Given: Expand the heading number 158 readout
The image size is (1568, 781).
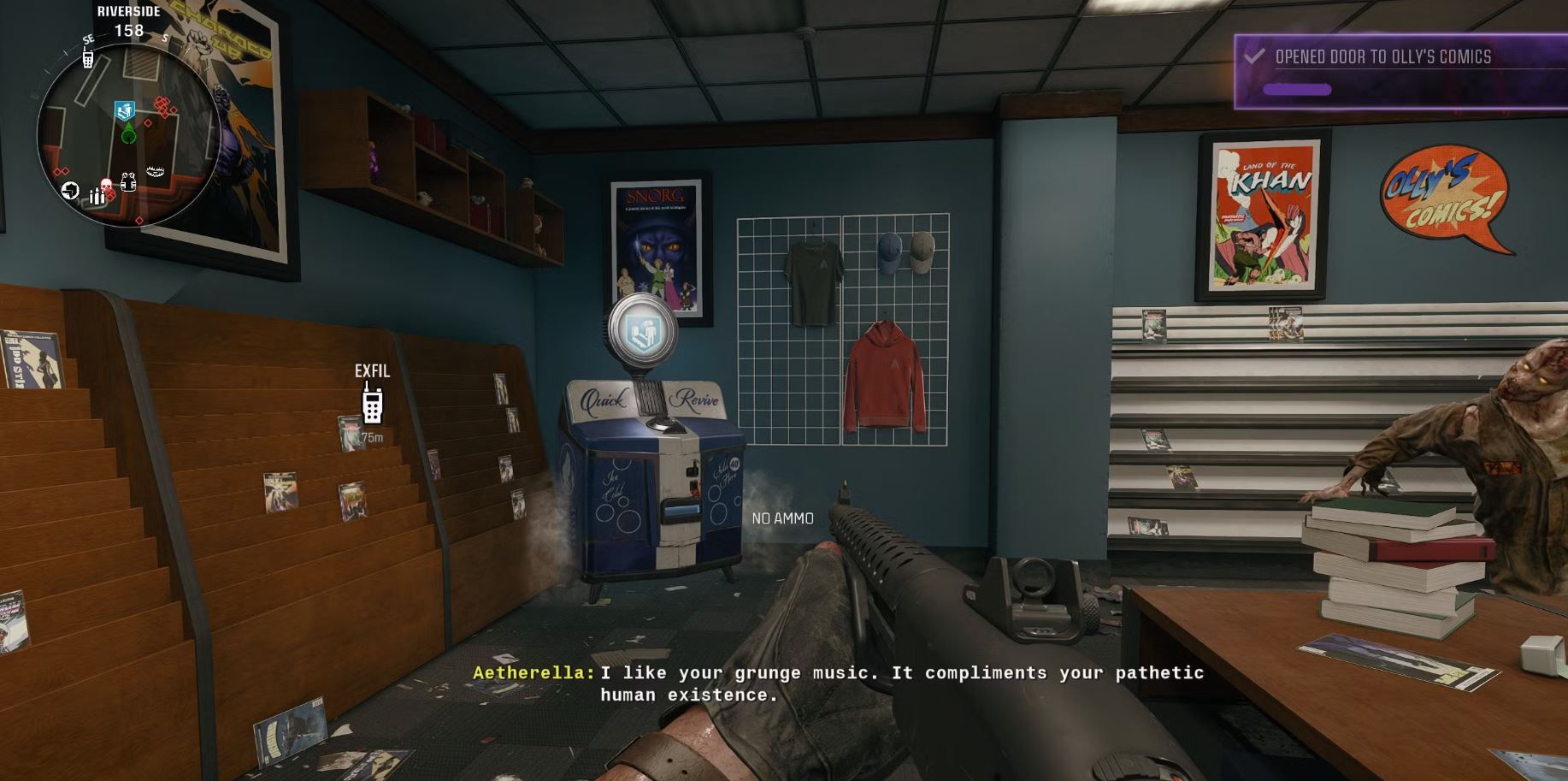Looking at the screenshot, I should (x=129, y=30).
